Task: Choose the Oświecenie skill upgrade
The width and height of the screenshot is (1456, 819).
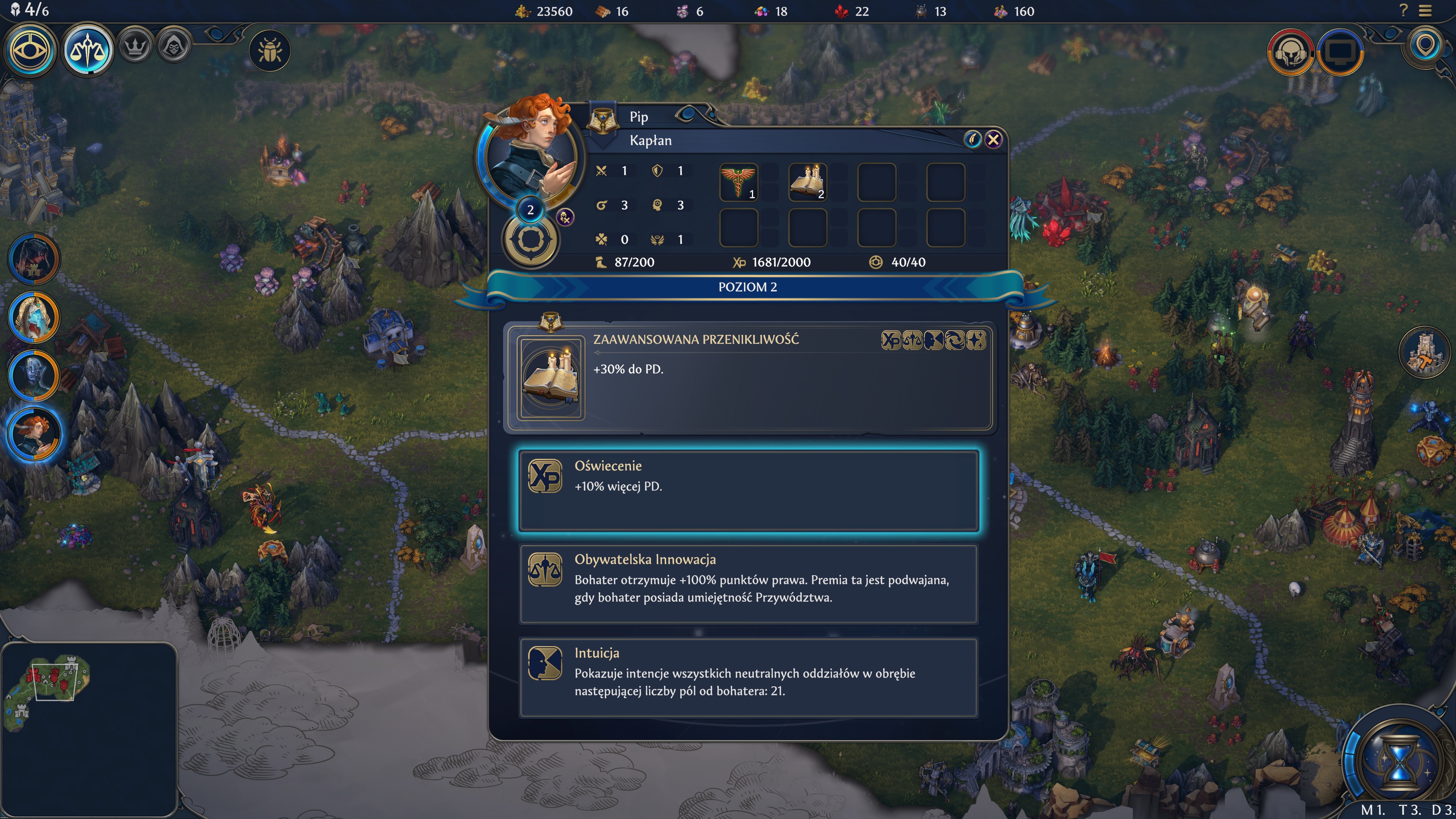Action: point(748,490)
